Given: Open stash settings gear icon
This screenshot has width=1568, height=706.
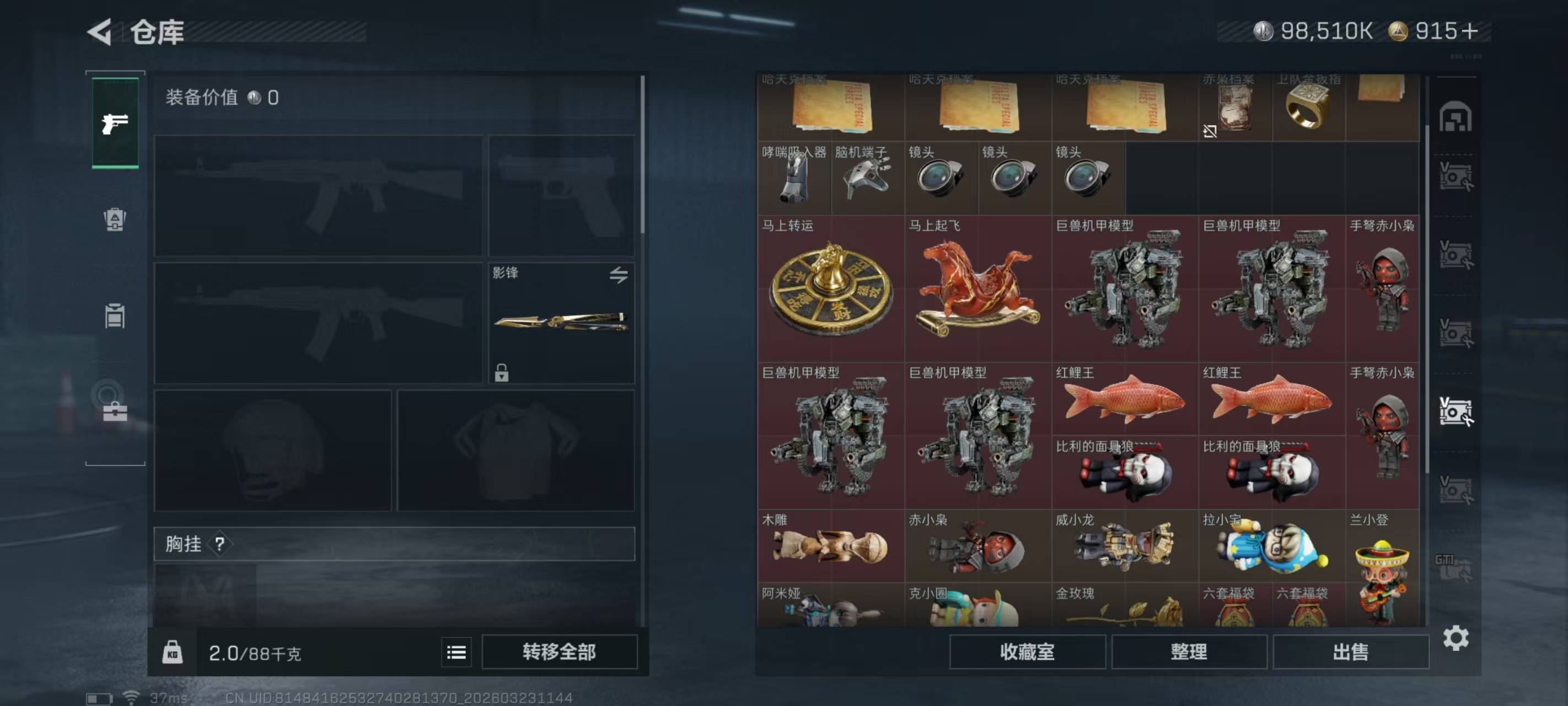Looking at the screenshot, I should tap(1456, 638).
